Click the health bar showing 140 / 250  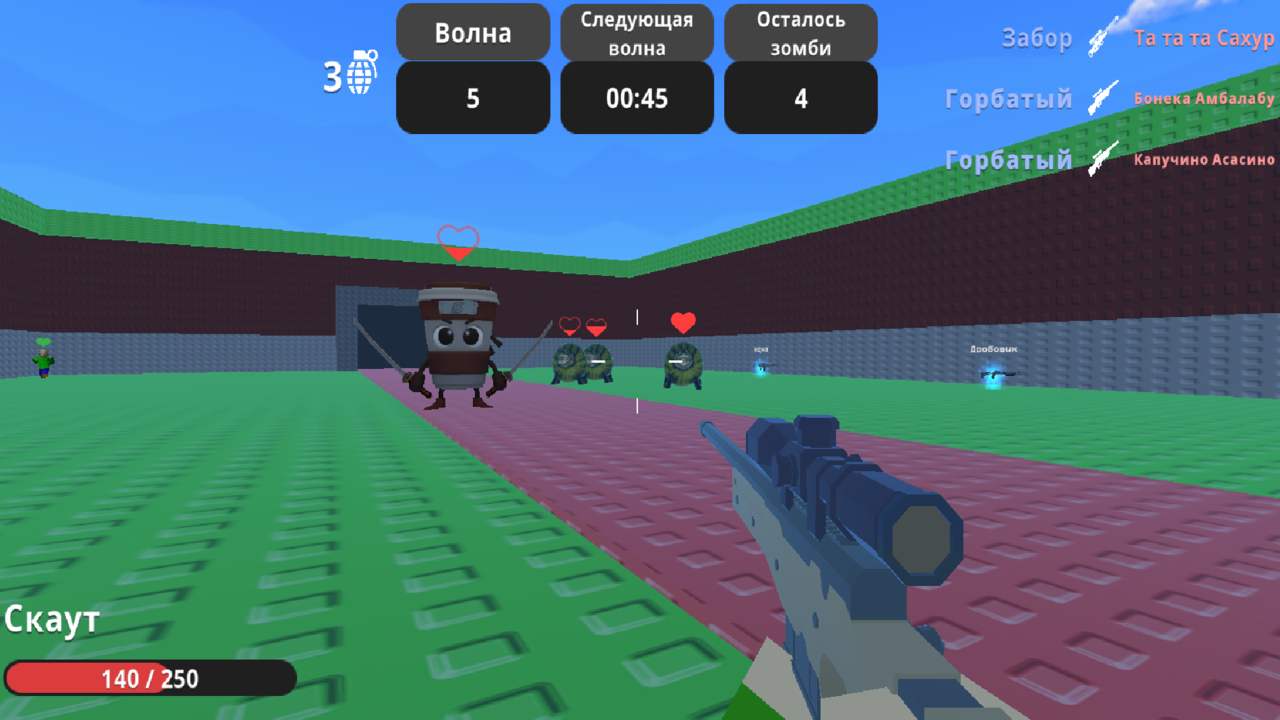pos(148,678)
